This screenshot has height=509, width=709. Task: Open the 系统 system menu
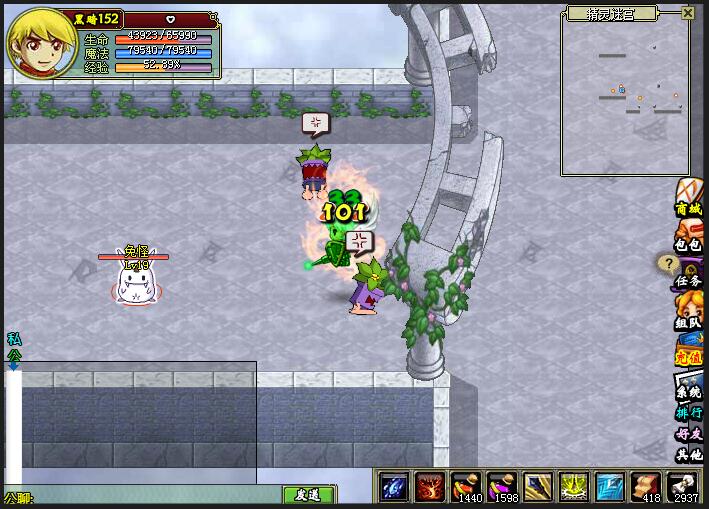coord(689,386)
